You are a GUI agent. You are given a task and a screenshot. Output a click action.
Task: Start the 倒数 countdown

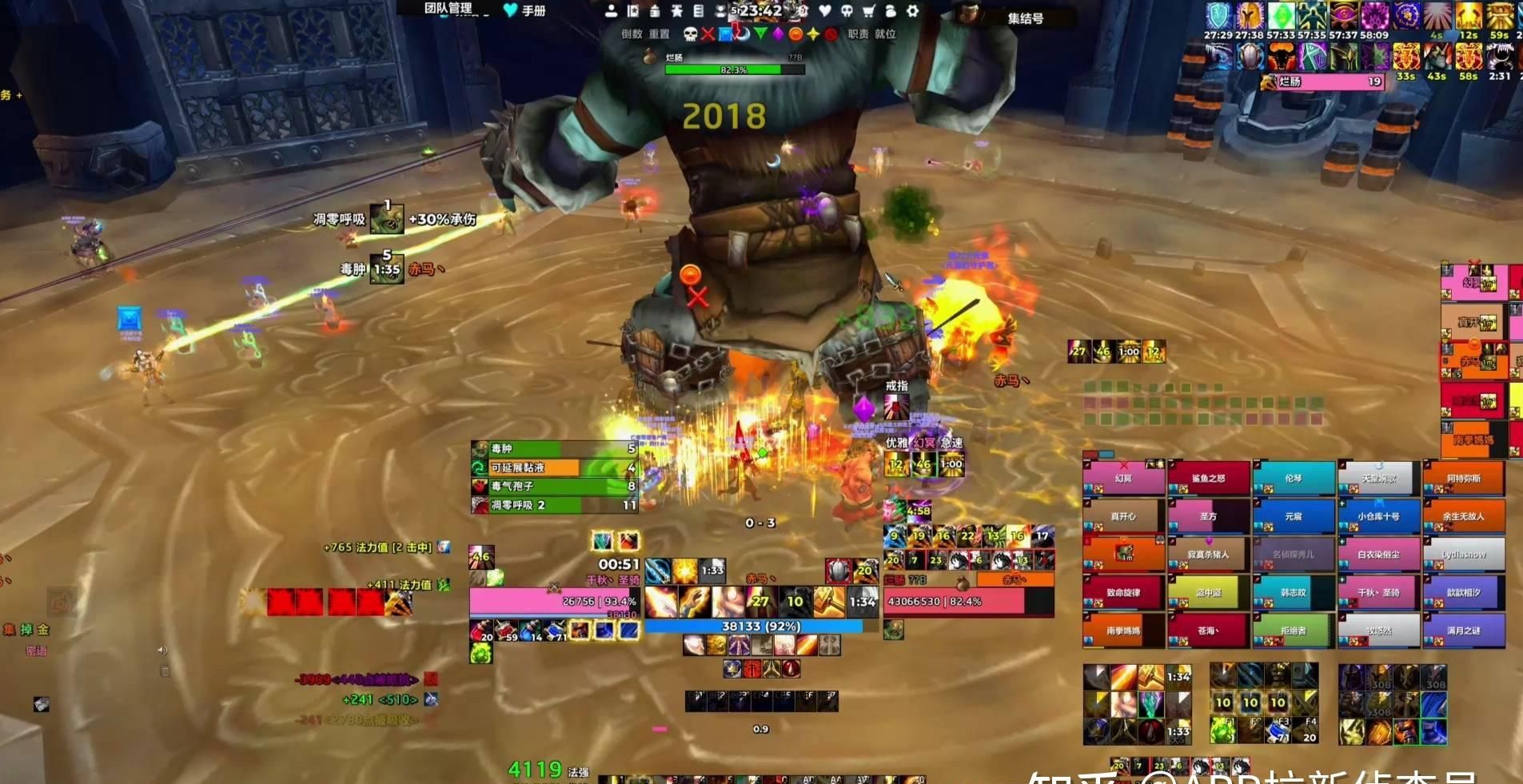pos(632,34)
